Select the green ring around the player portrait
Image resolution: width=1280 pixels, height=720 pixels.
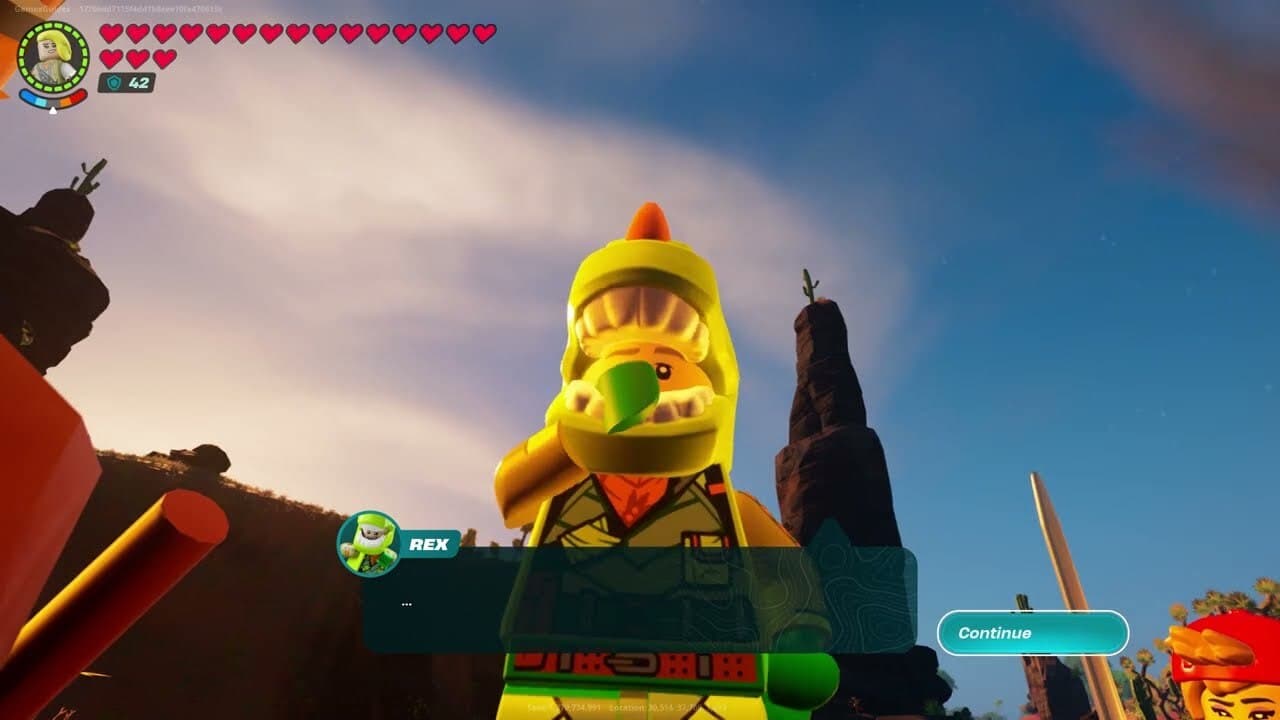click(55, 25)
